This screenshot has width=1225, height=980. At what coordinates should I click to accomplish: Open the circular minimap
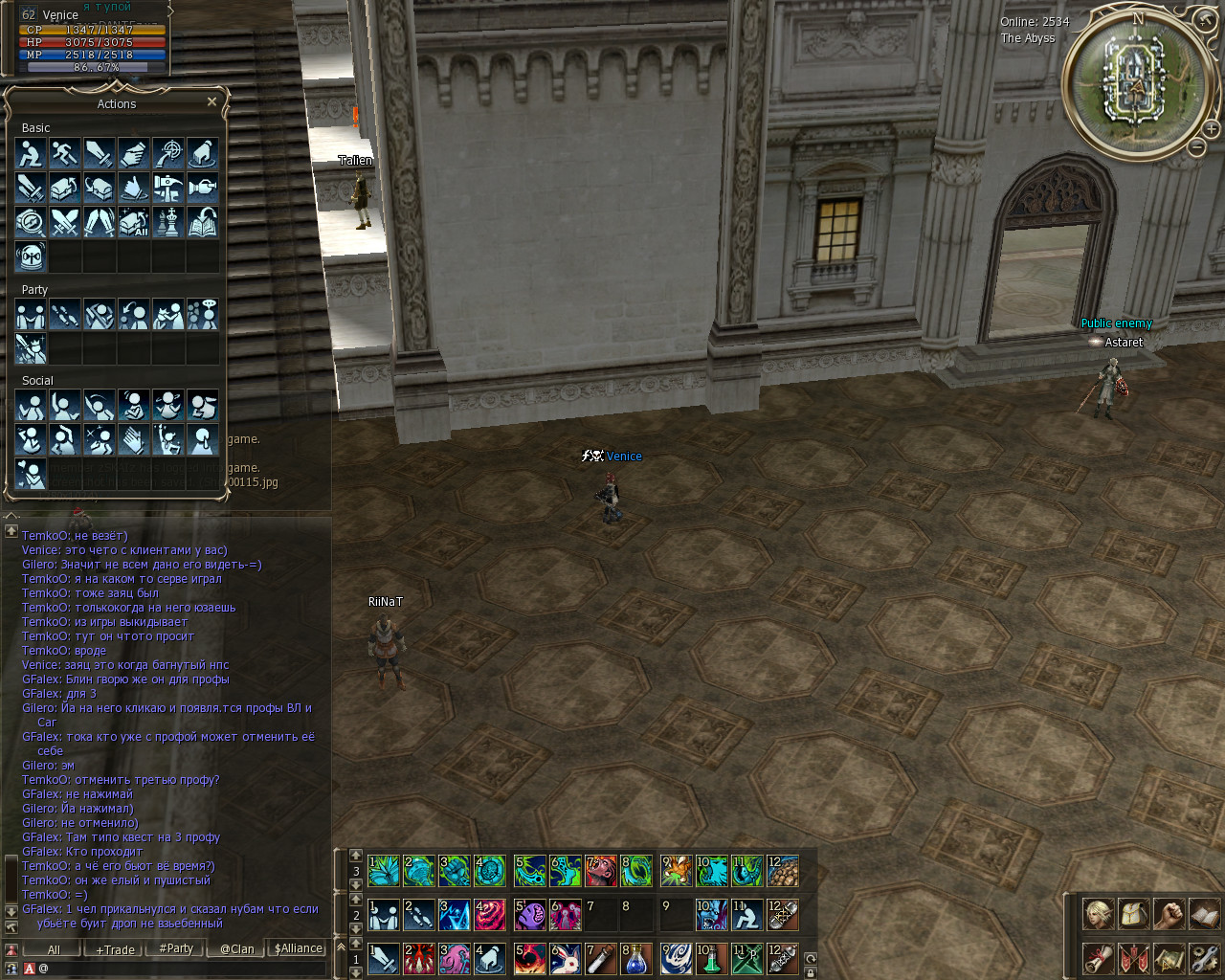1137,81
